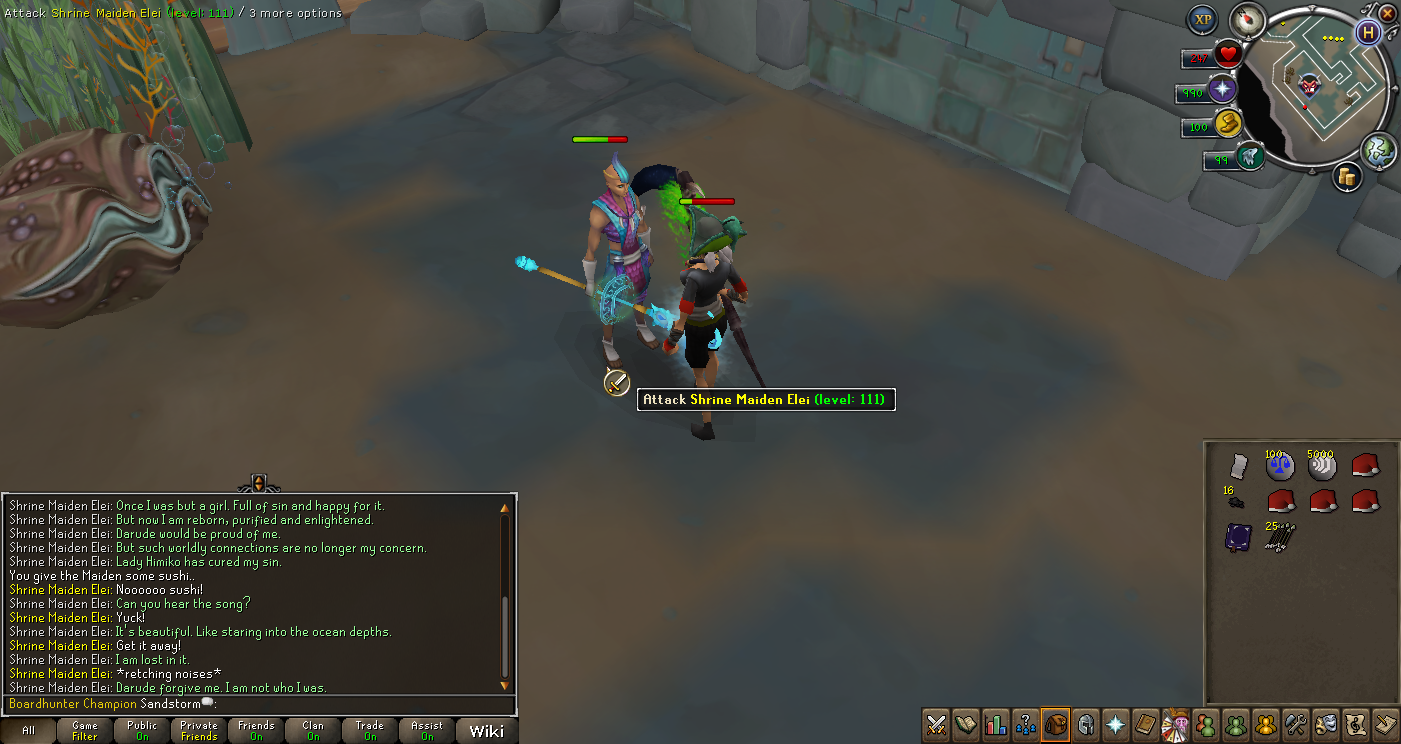Click the compass to face north

(x=1248, y=19)
